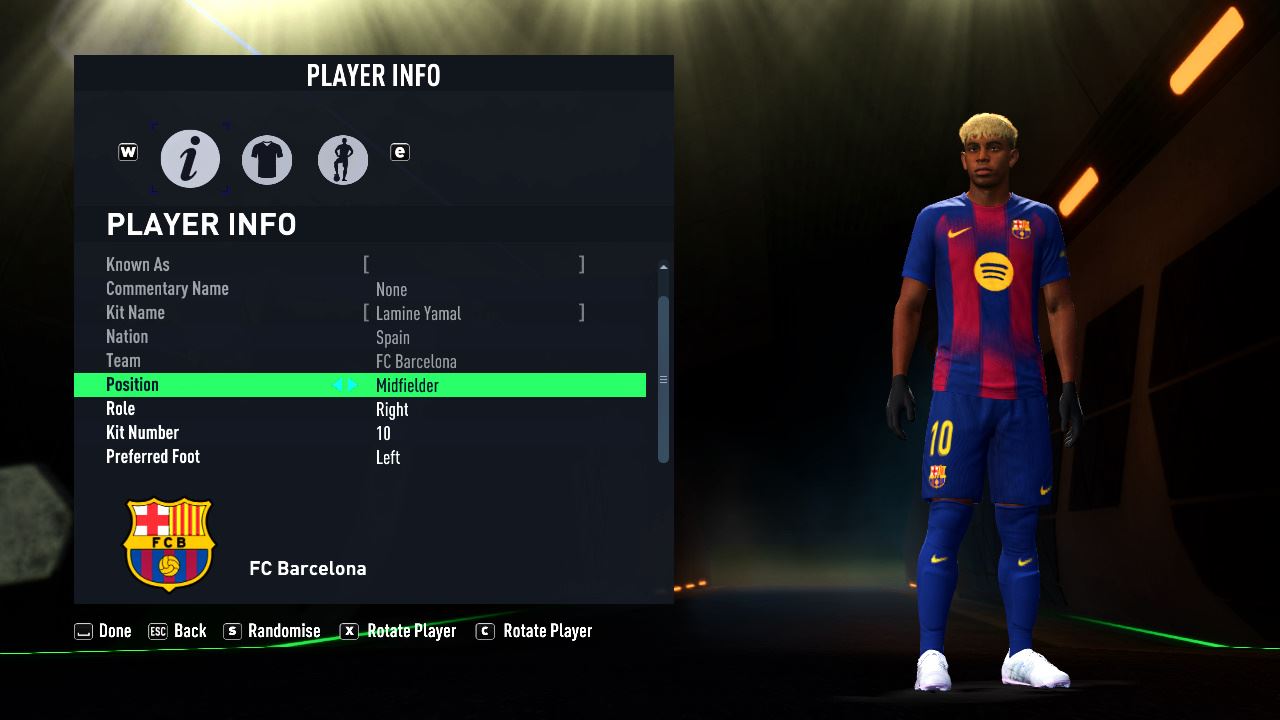This screenshot has height=720, width=1280.
Task: Switch to the info tab icon
Action: click(190, 159)
